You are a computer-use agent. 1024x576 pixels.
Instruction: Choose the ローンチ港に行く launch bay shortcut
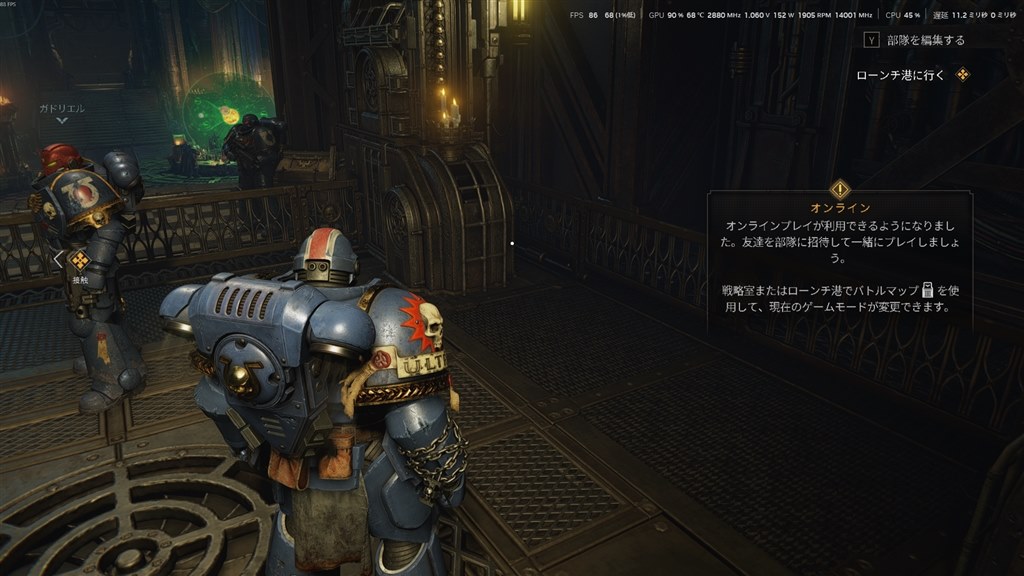click(x=912, y=75)
